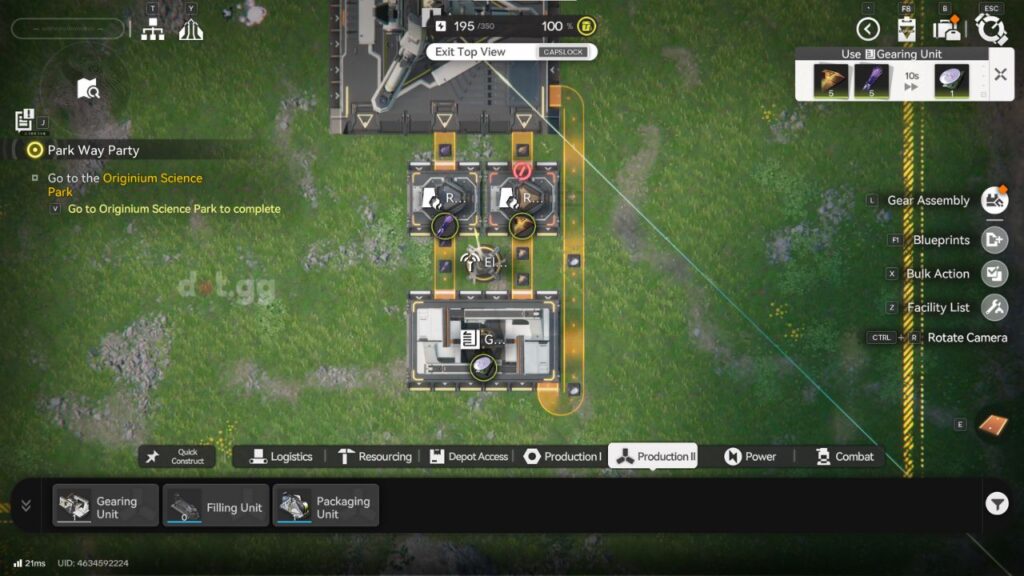Start a Bulk Action
This screenshot has width=1024, height=576.
(x=993, y=273)
